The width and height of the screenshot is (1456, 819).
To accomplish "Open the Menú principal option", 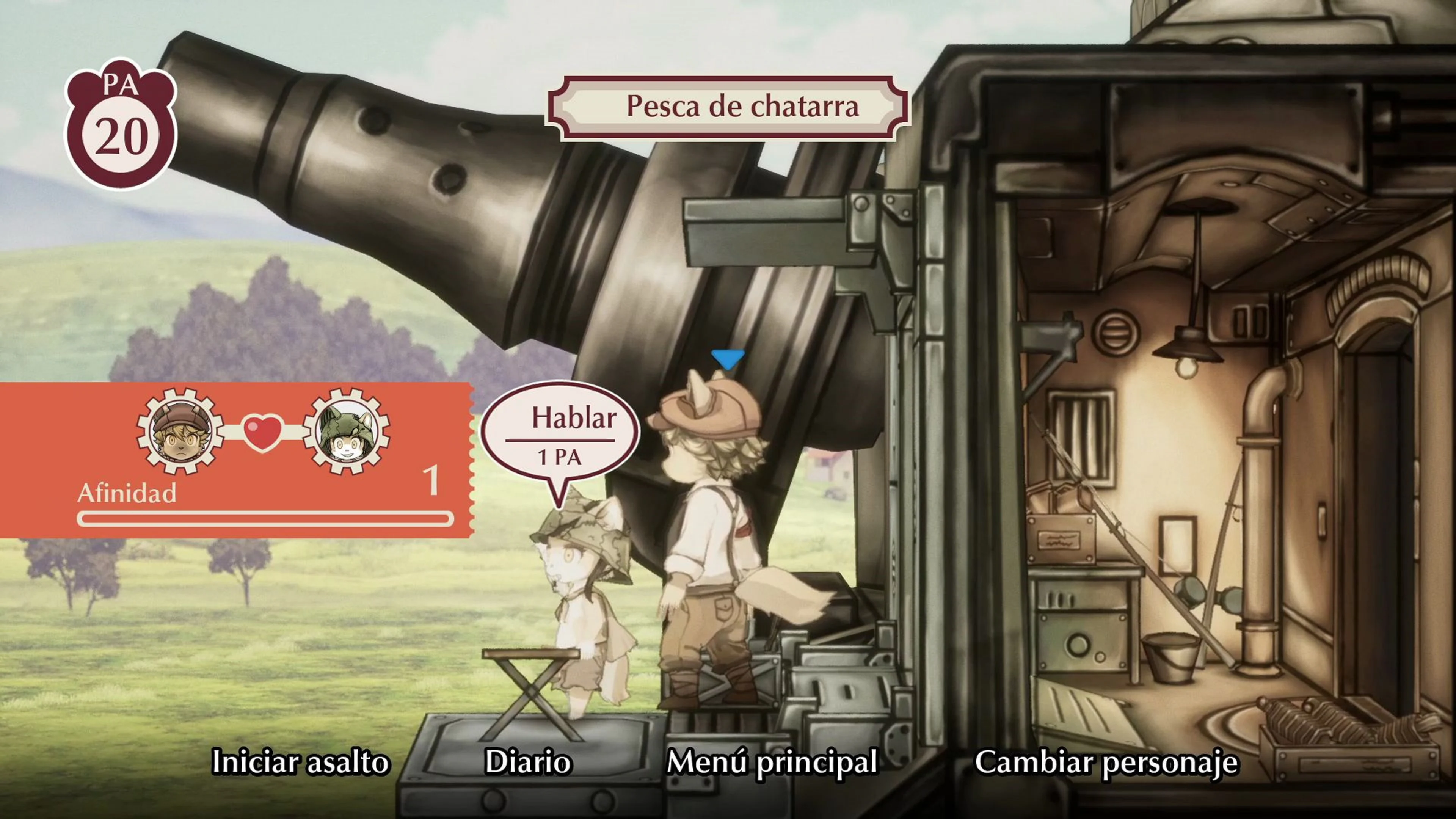I will (x=773, y=763).
